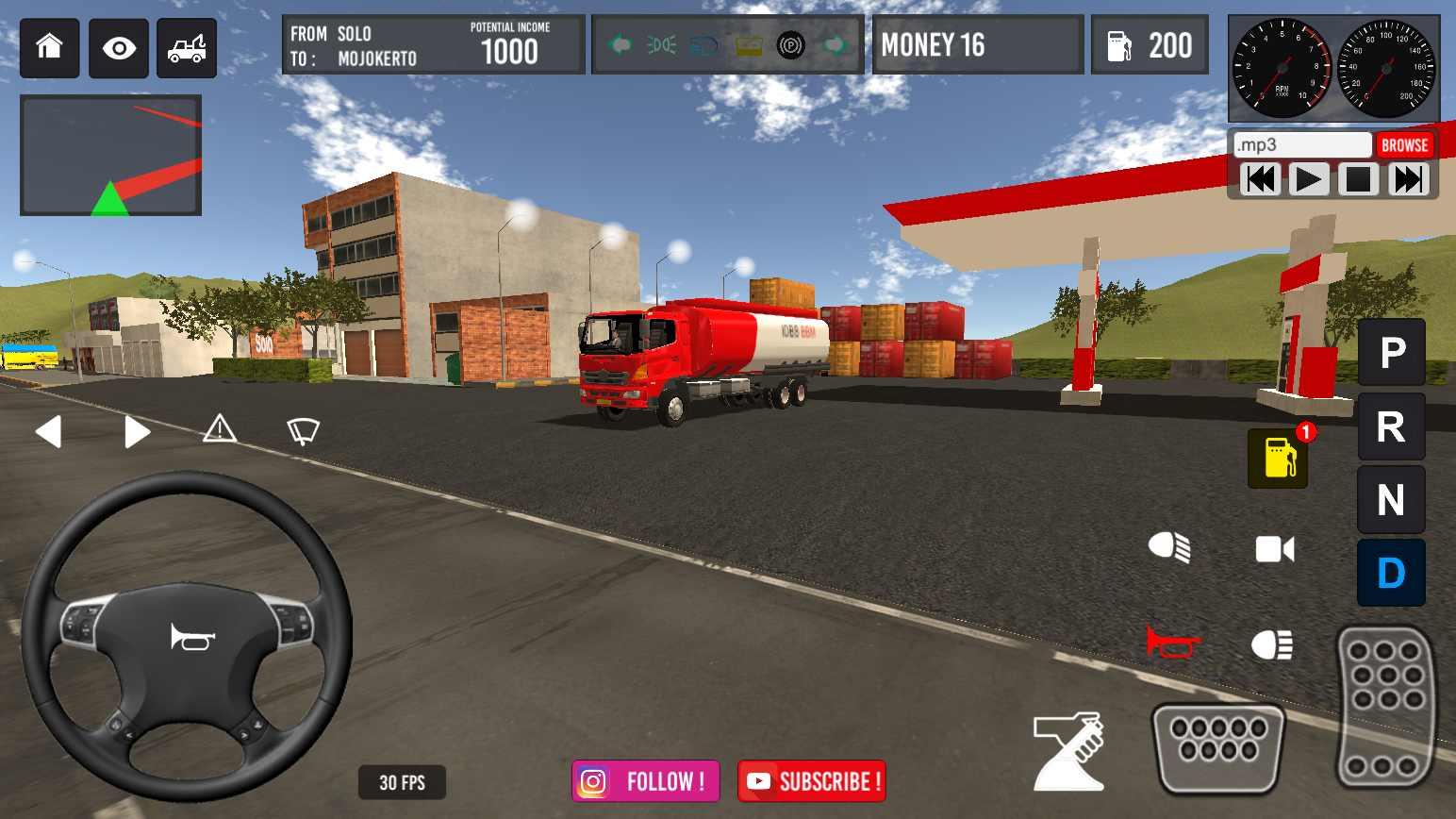Call the tow truck
Screen dimensions: 1456x819
pos(187,47)
